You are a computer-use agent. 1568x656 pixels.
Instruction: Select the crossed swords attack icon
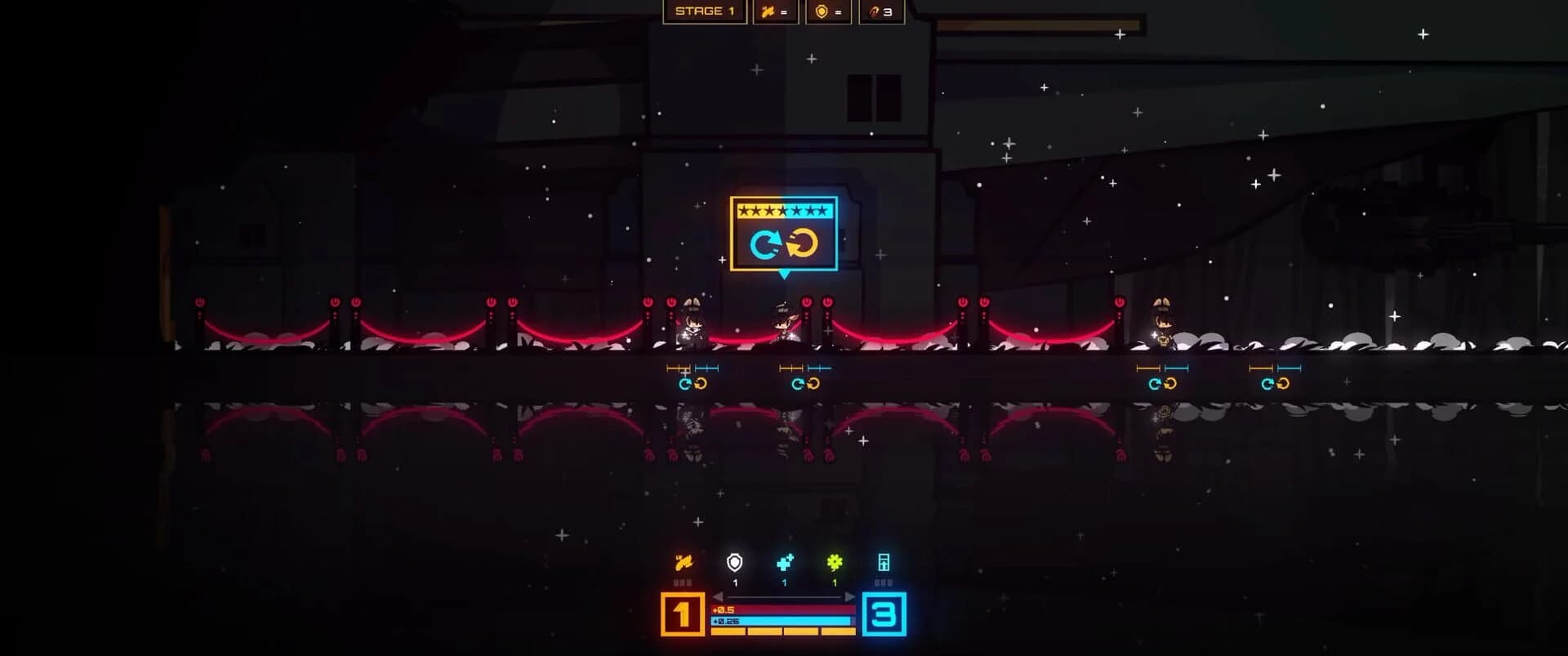(x=768, y=12)
